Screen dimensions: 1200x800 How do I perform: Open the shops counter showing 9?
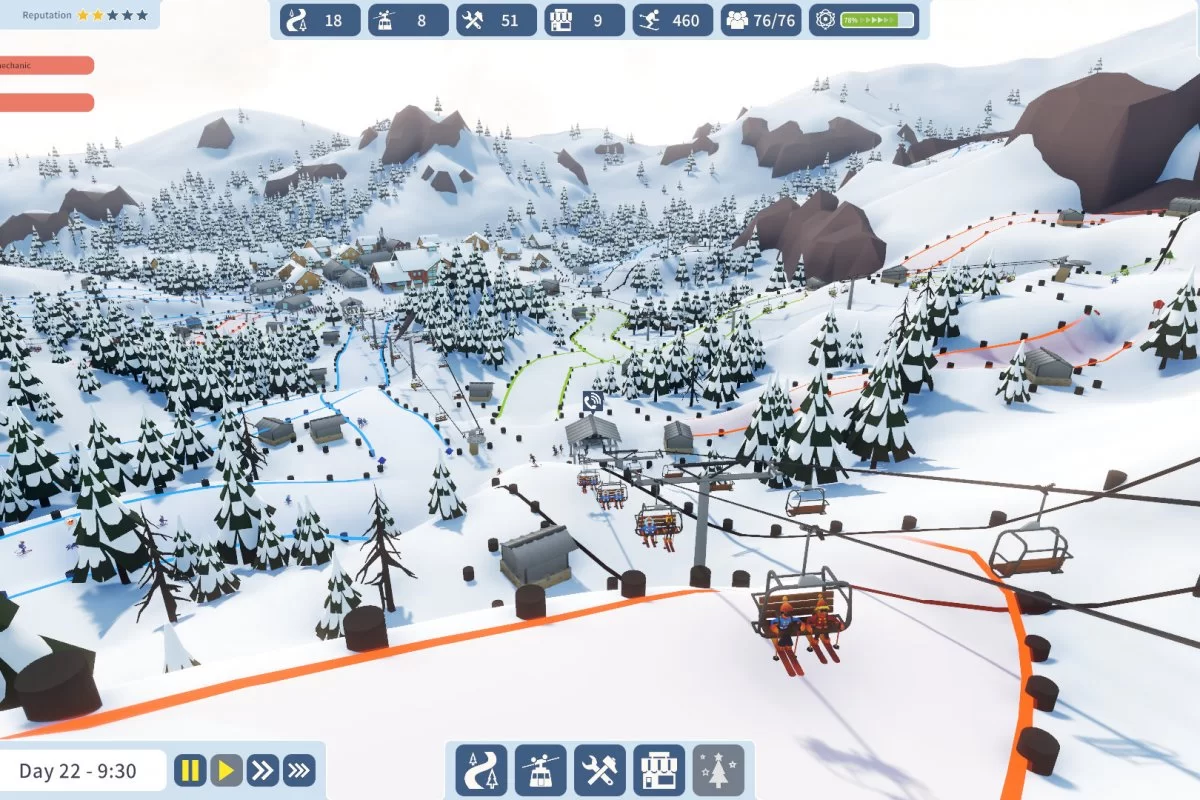point(583,20)
